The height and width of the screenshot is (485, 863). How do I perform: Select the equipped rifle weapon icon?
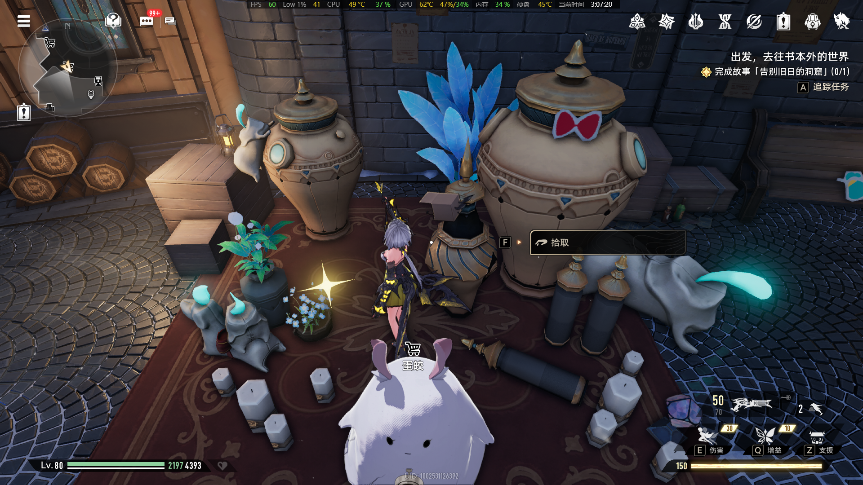[x=752, y=405]
